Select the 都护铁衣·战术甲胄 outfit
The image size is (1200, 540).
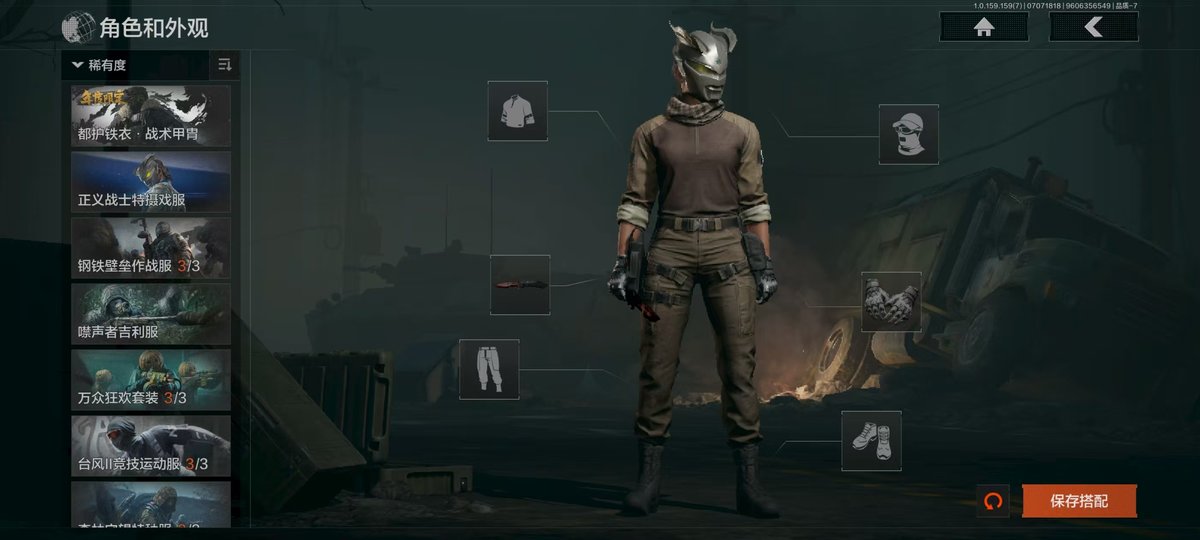click(x=151, y=116)
